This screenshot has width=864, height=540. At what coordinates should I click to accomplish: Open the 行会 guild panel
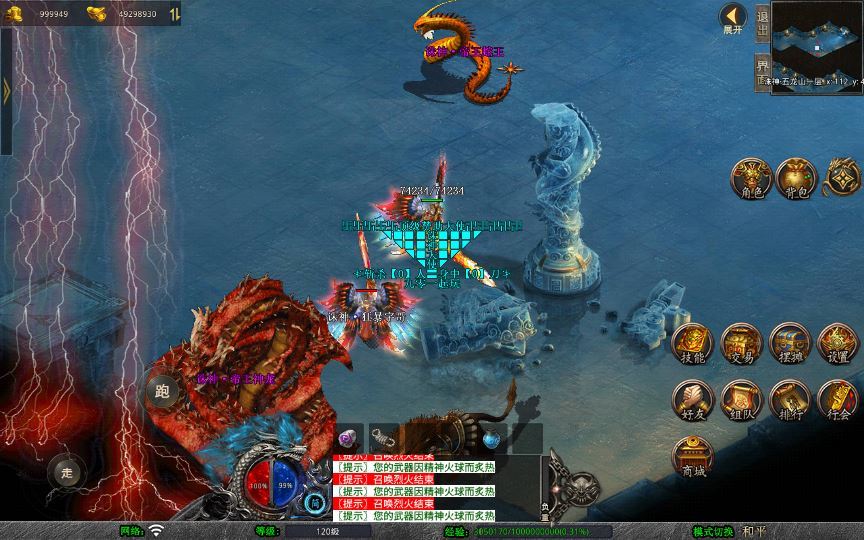(x=838, y=400)
